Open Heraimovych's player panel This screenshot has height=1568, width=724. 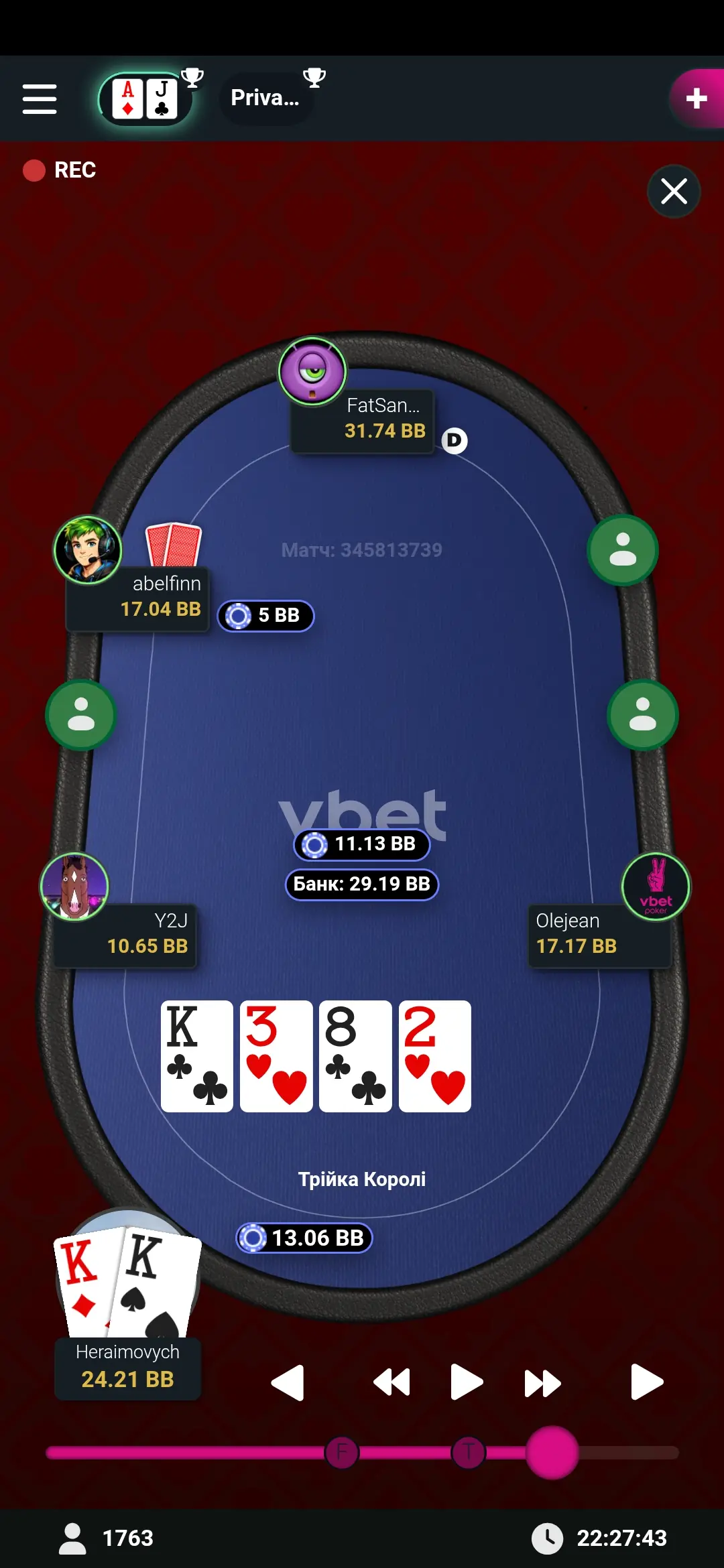click(127, 1367)
